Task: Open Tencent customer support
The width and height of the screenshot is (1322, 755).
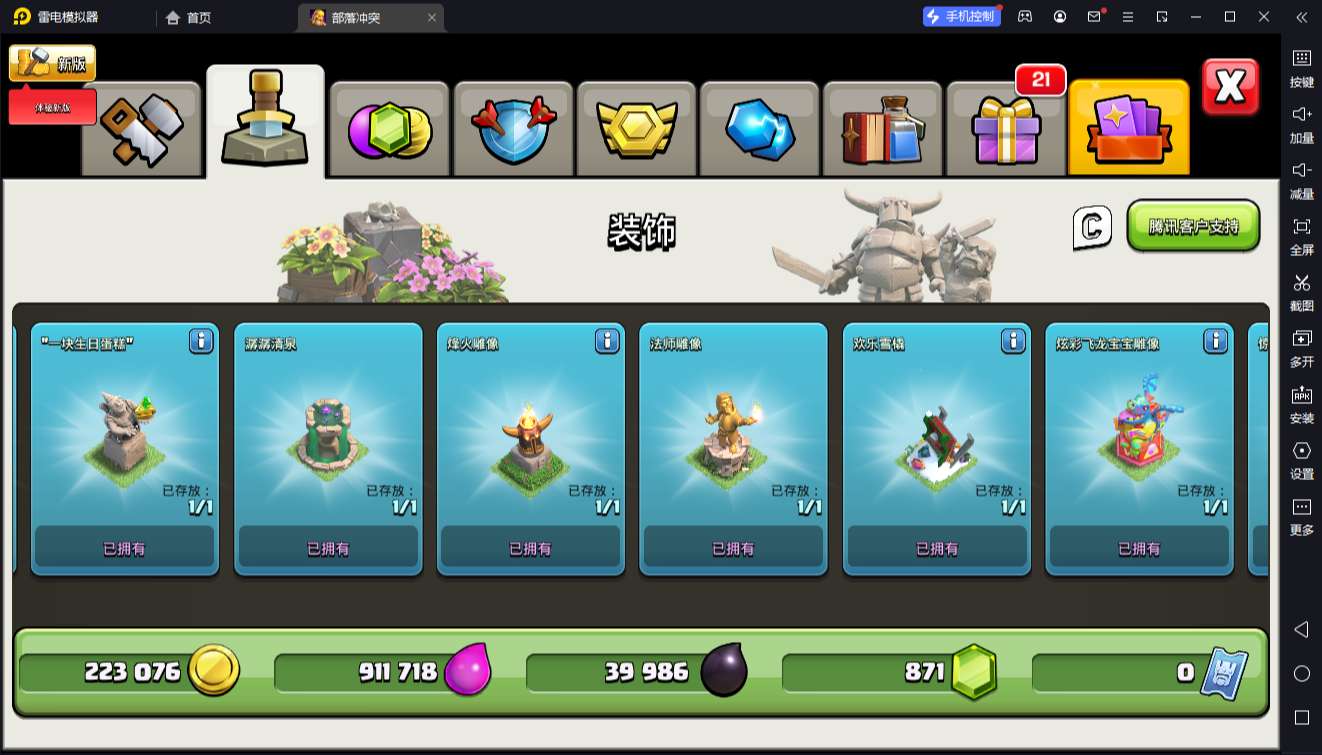Action: coord(1193,226)
